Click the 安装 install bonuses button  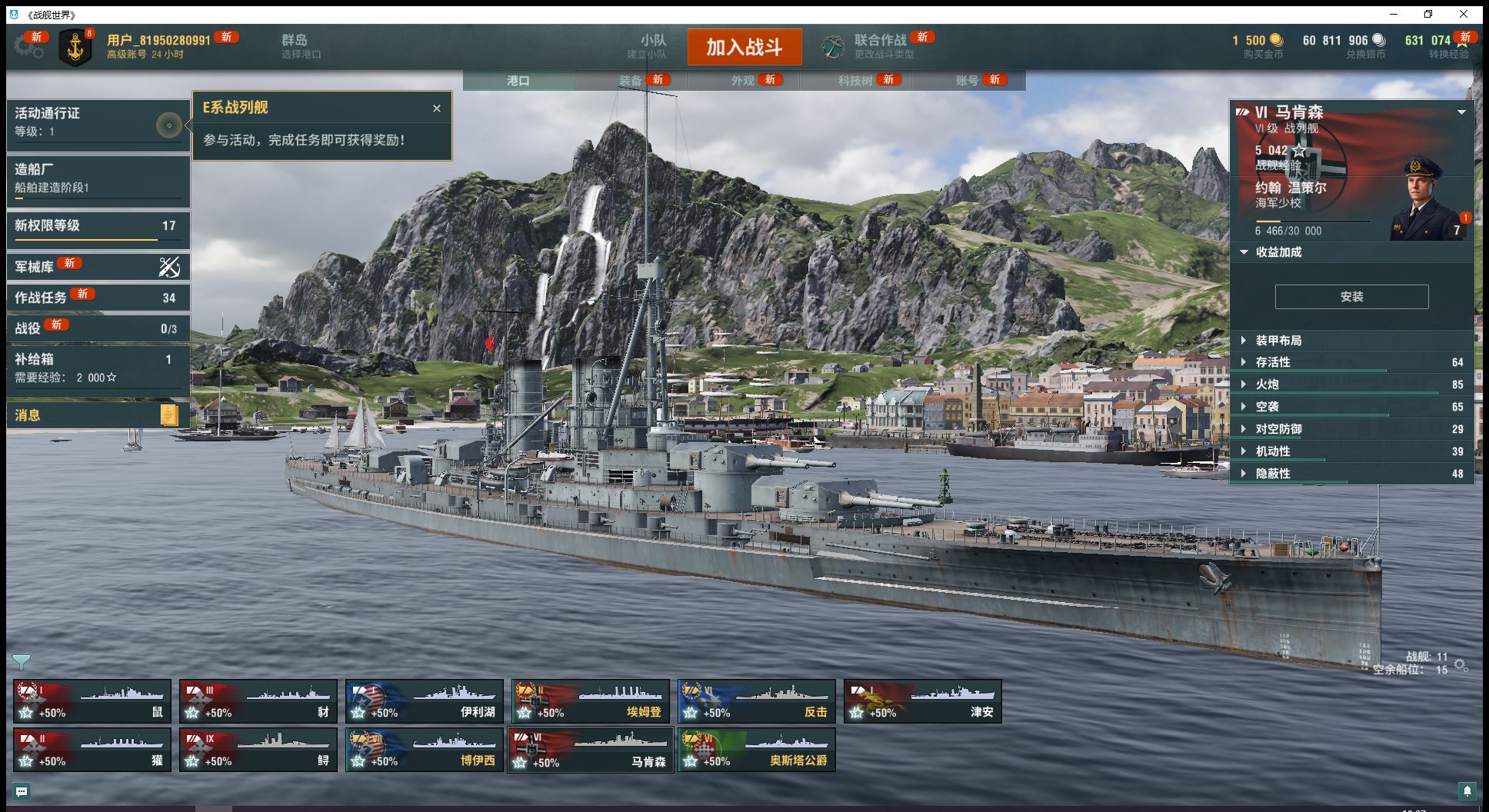point(1351,297)
